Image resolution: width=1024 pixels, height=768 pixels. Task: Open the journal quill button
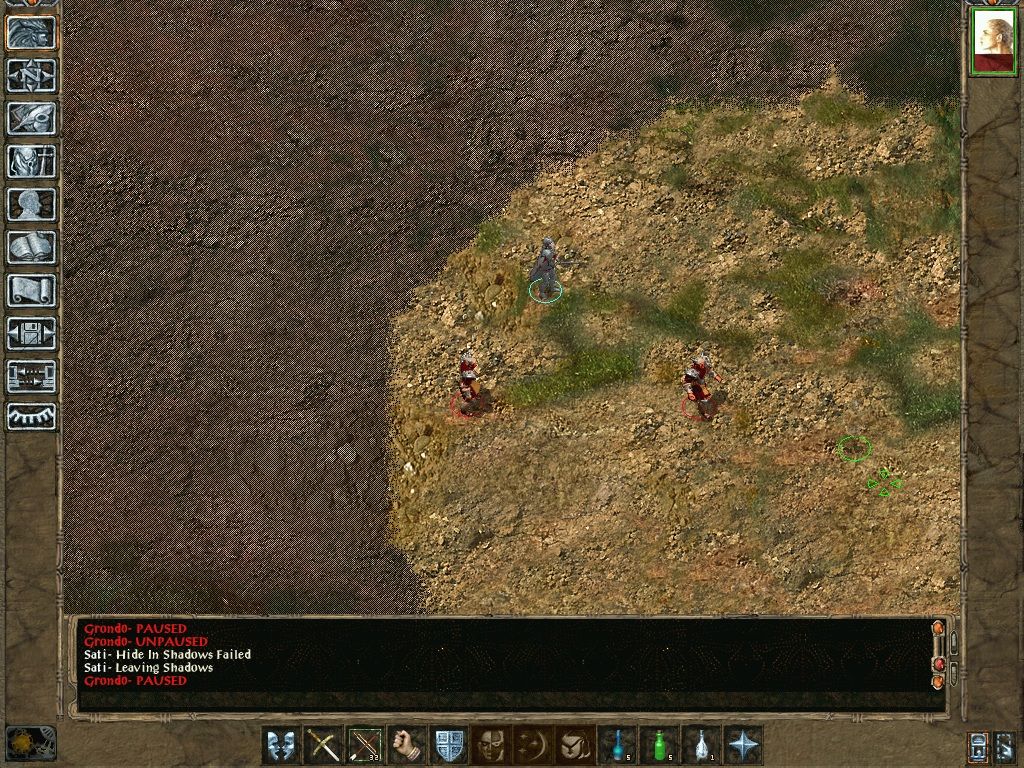pos(31,117)
